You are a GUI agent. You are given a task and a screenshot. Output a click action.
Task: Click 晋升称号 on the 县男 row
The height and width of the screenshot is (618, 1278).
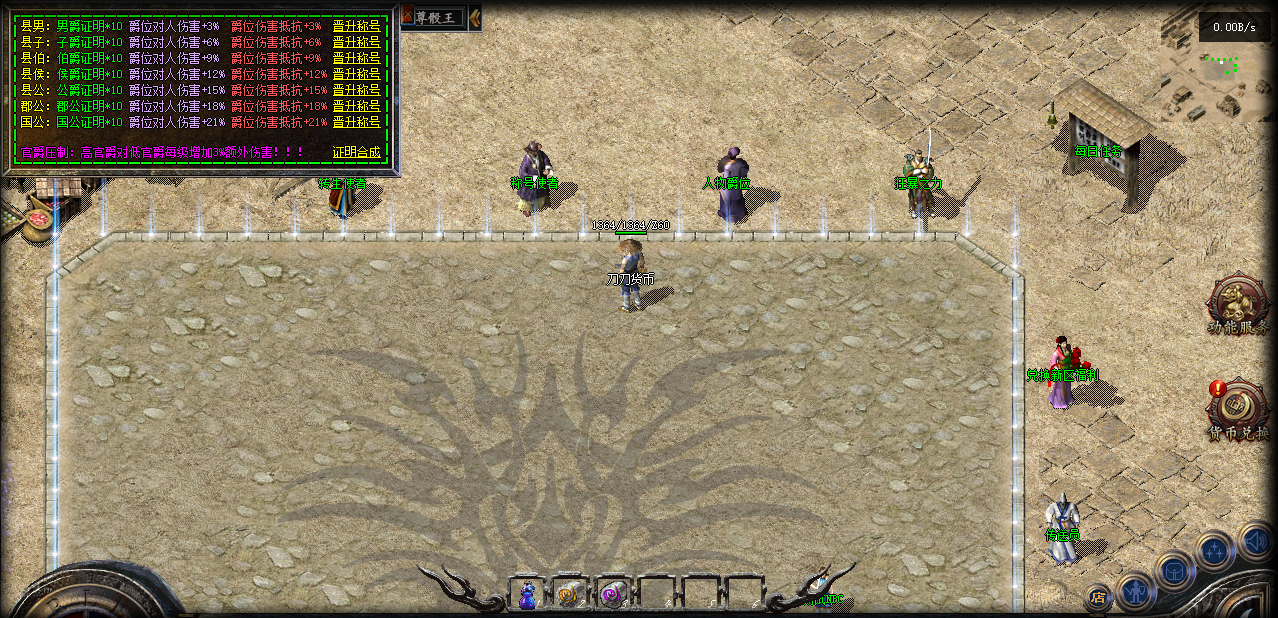pos(356,26)
